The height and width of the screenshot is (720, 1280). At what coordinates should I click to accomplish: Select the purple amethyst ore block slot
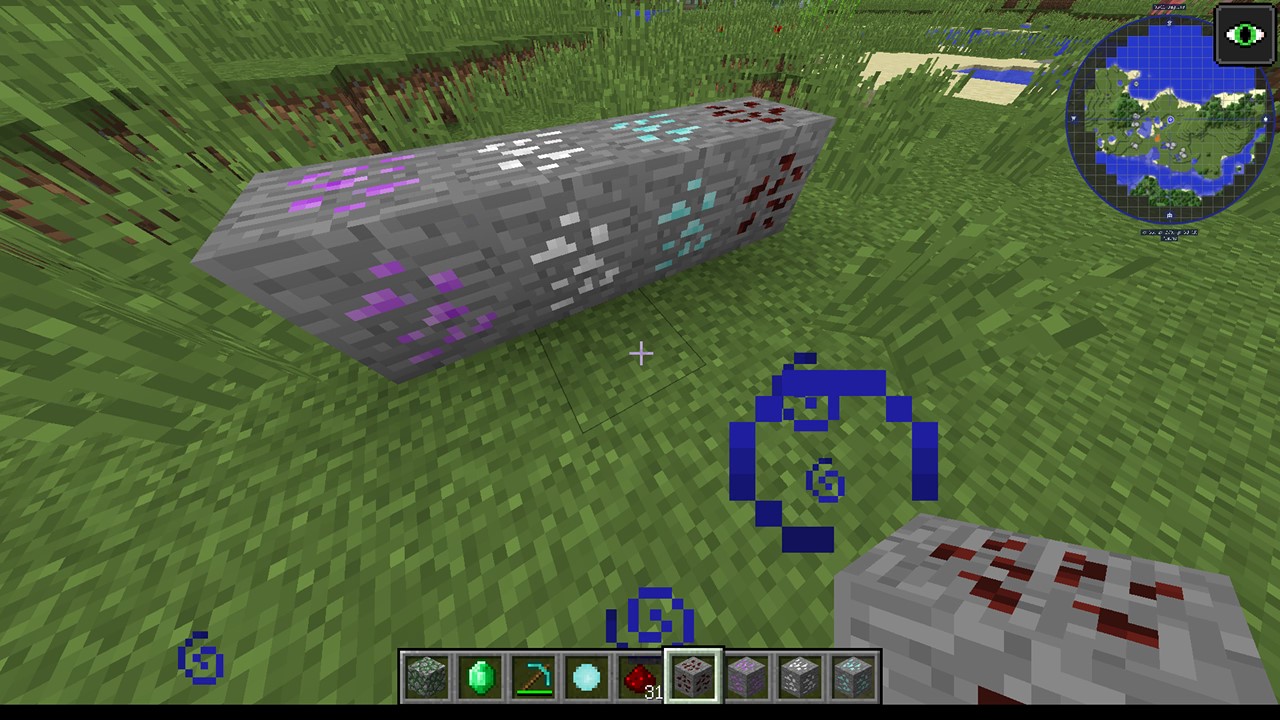[748, 678]
